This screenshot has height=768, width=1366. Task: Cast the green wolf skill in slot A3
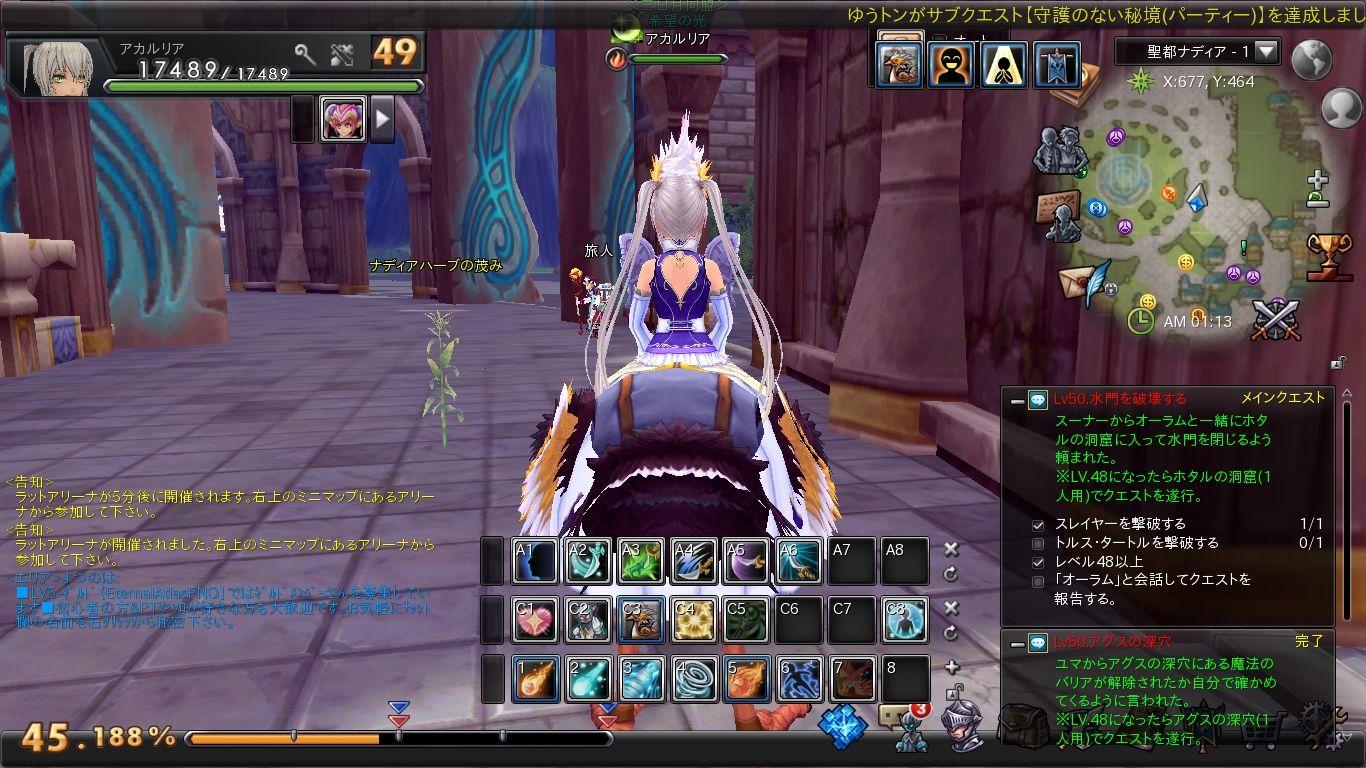tap(640, 562)
